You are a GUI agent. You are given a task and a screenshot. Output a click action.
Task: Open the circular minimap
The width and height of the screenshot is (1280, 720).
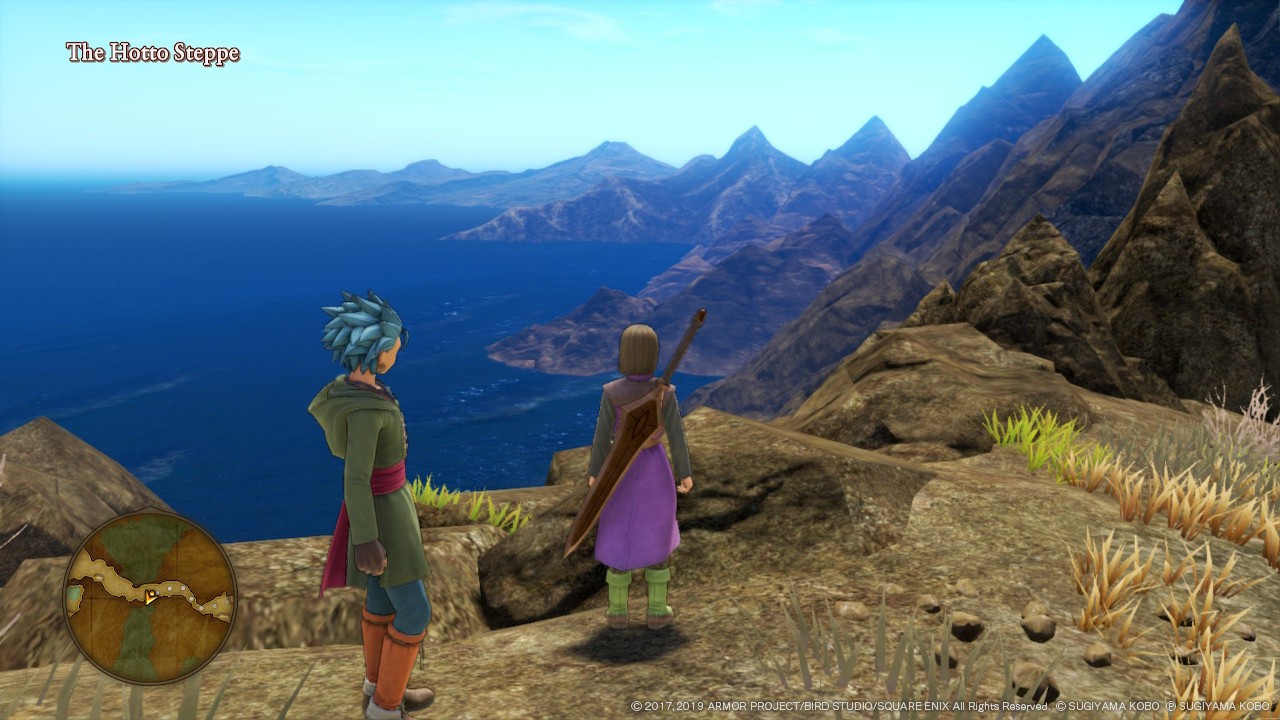click(x=150, y=597)
